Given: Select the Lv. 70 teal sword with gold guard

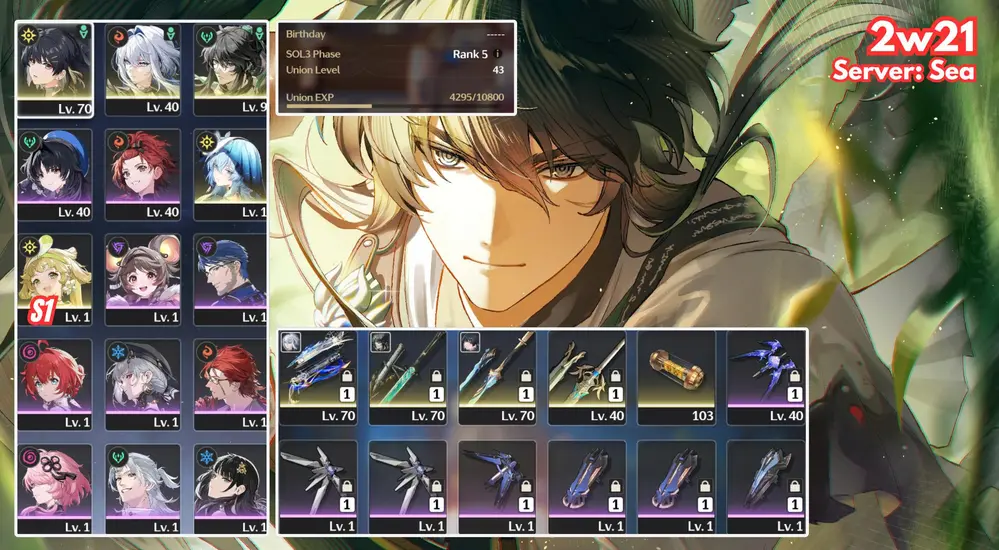Looking at the screenshot, I should tap(497, 372).
